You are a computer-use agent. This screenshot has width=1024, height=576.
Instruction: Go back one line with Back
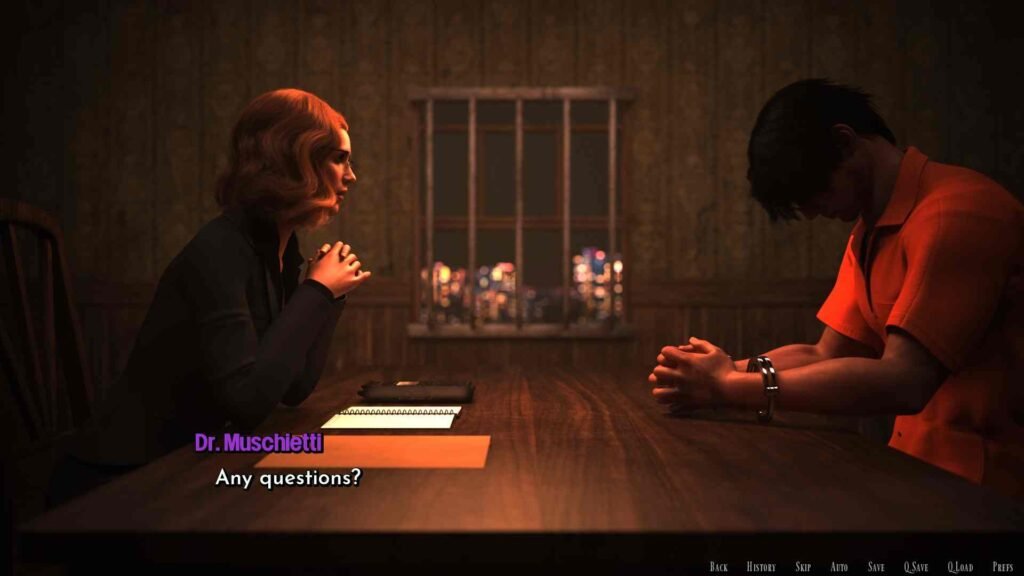[x=718, y=567]
